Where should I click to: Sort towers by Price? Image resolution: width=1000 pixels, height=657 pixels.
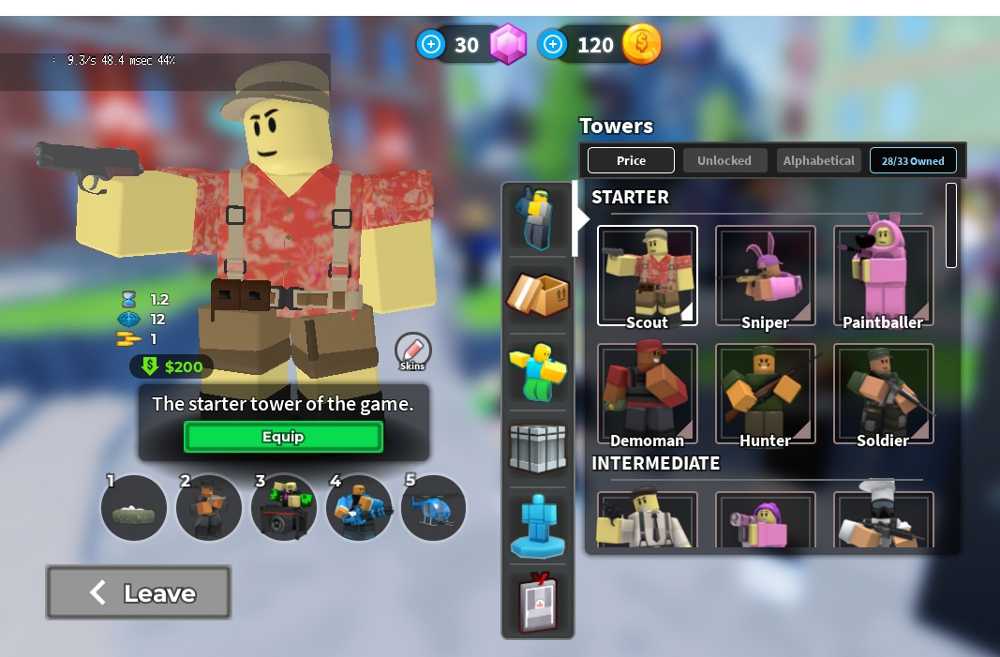[631, 161]
